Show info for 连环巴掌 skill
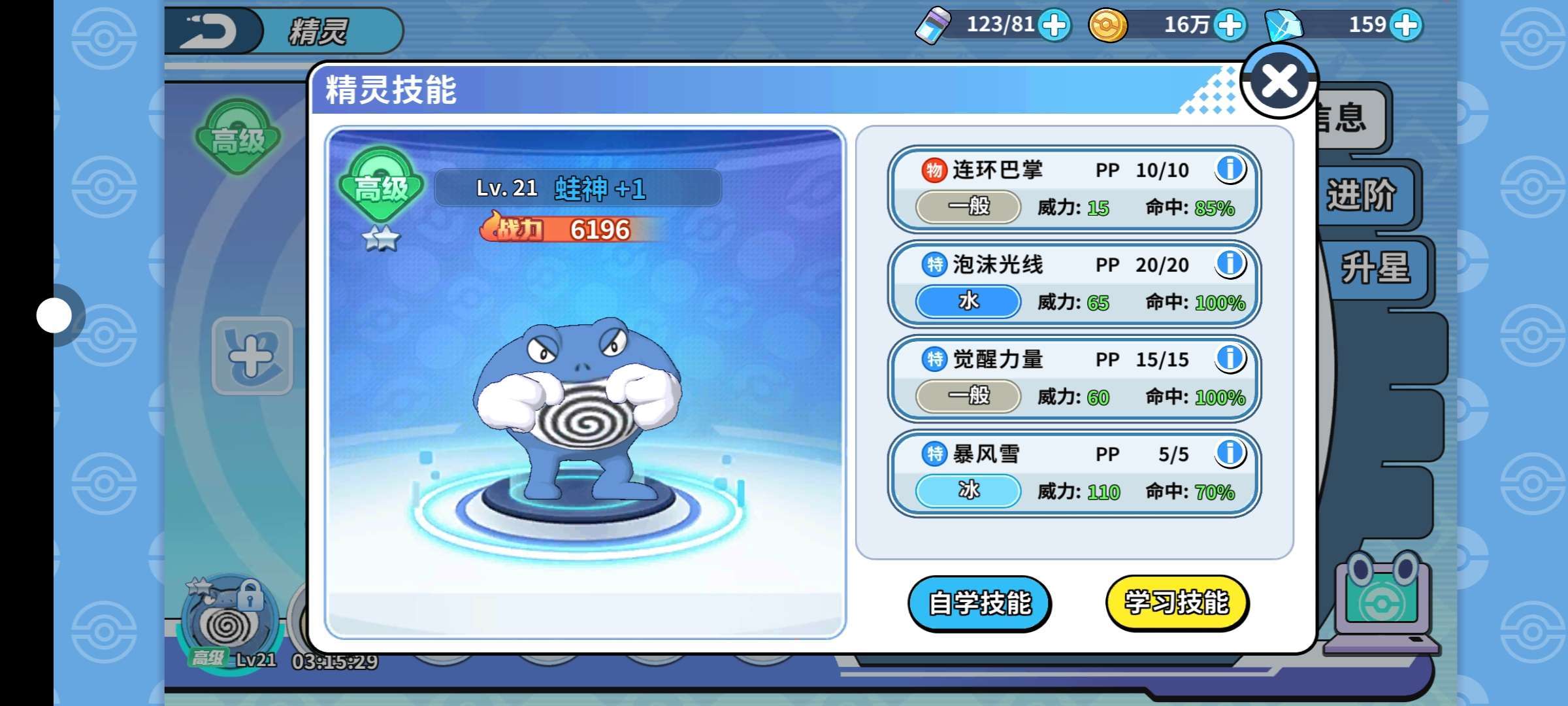The height and width of the screenshot is (706, 1568). click(1230, 169)
